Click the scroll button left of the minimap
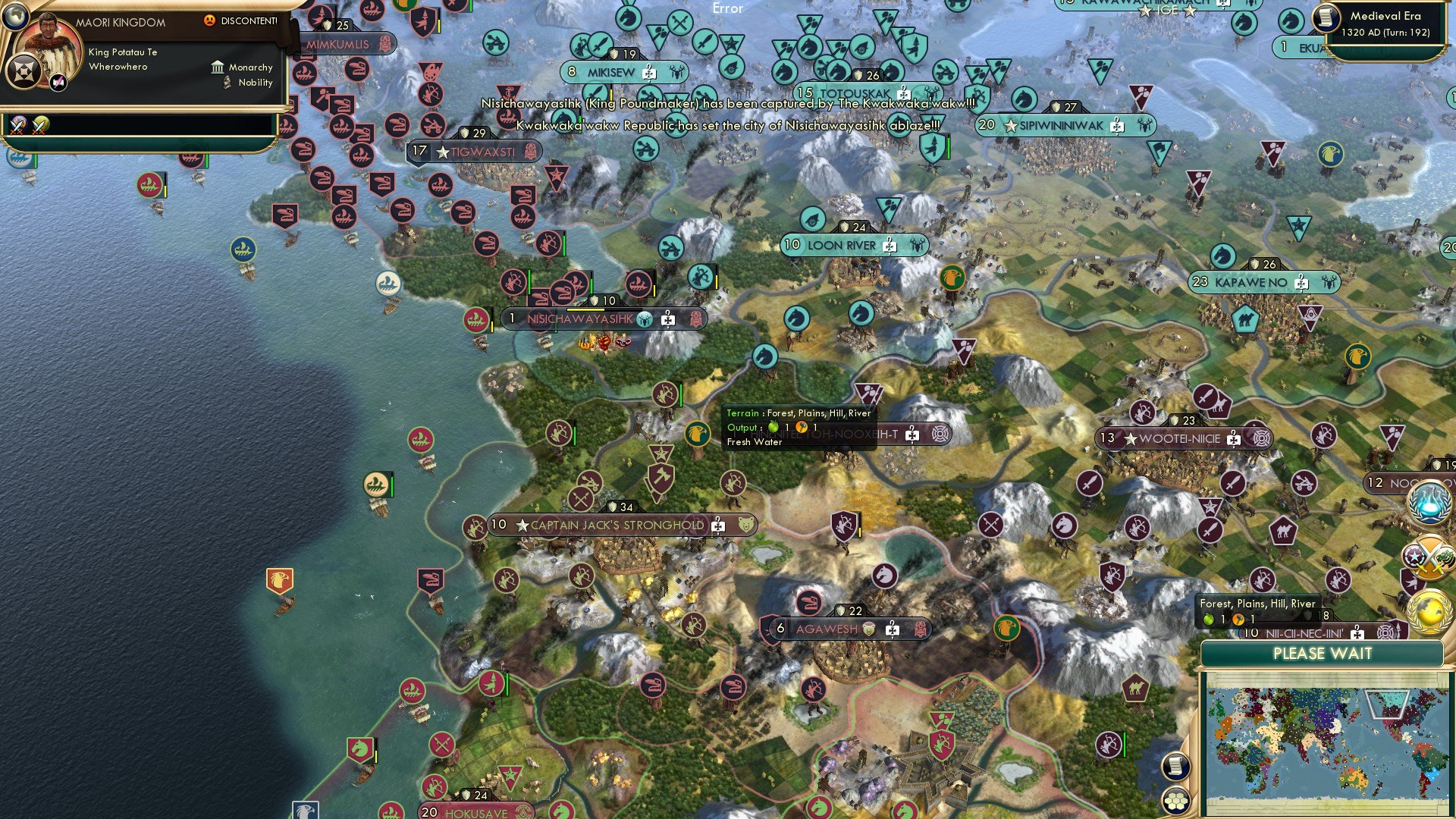This screenshot has width=1456, height=819. pyautogui.click(x=1175, y=766)
